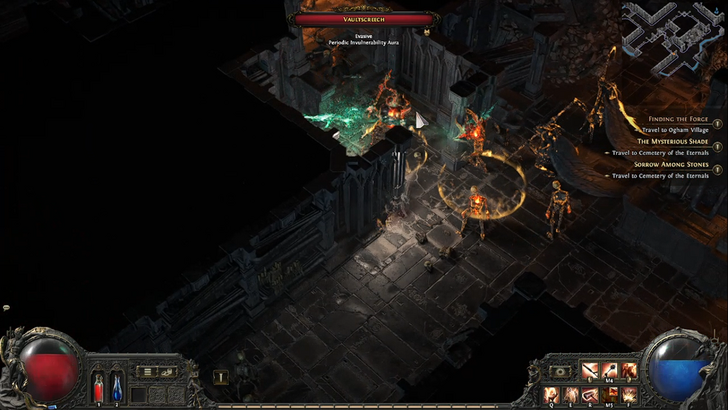Viewport: 728px width, 410px height.
Task: Click the Sorrow Among Stones quest marker icon
Action: click(717, 169)
